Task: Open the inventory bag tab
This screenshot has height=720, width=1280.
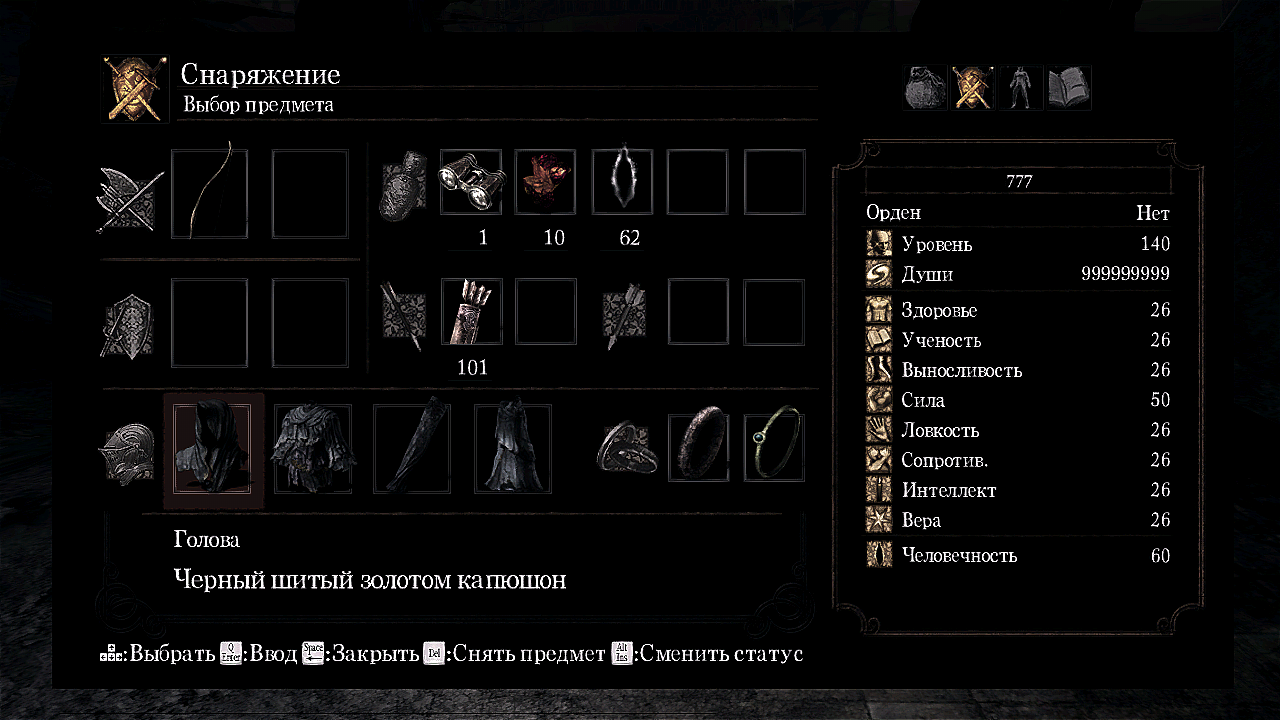Action: [x=925, y=88]
